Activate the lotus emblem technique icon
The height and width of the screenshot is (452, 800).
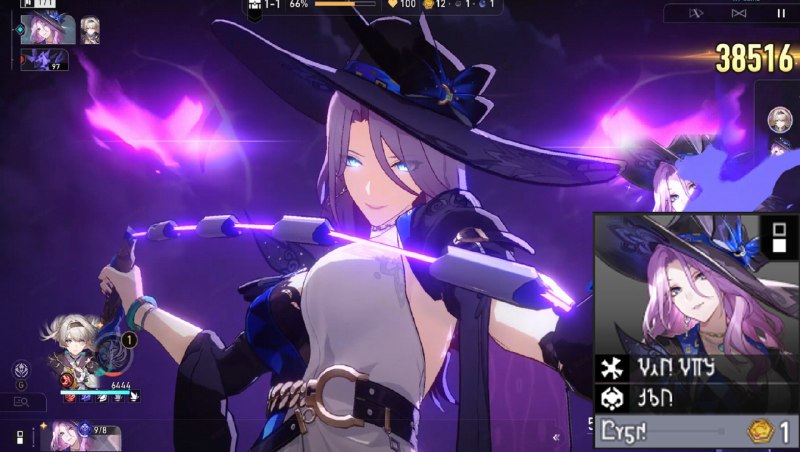[20, 371]
